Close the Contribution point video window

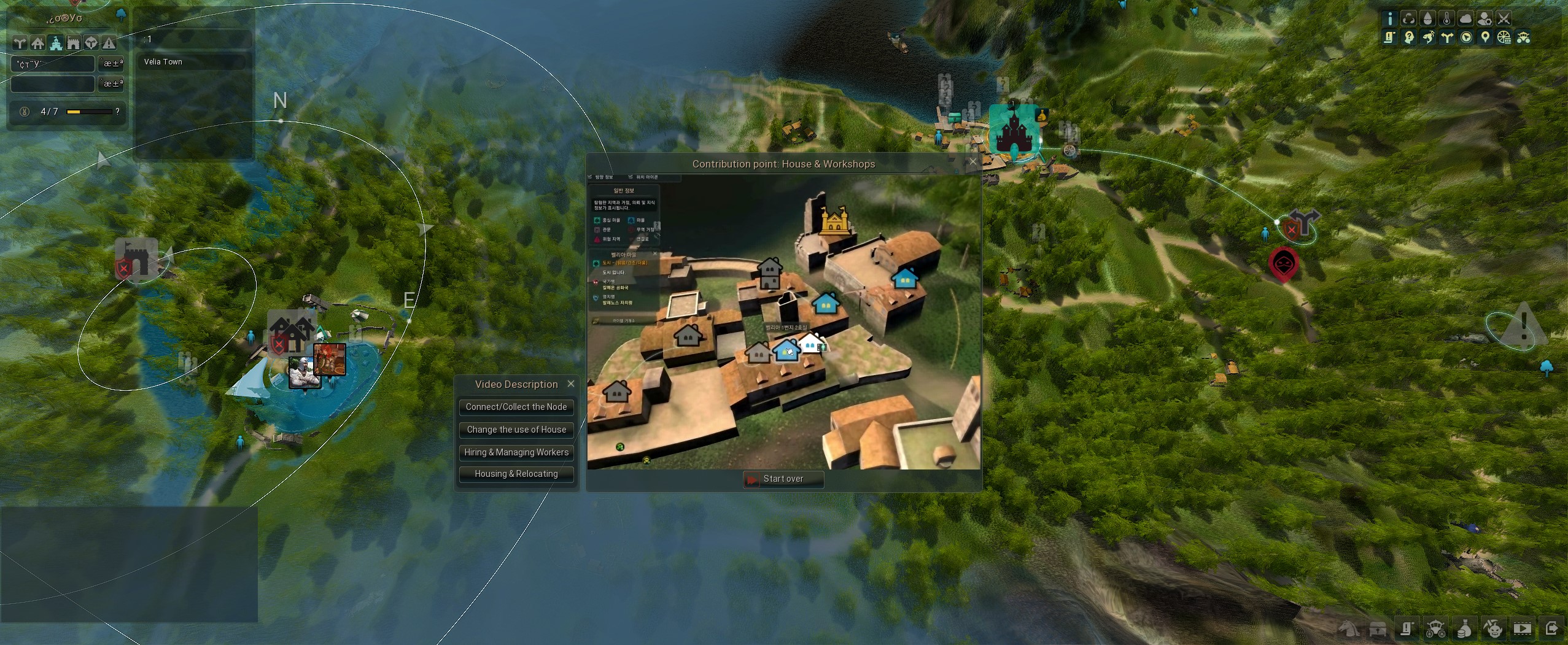(972, 162)
